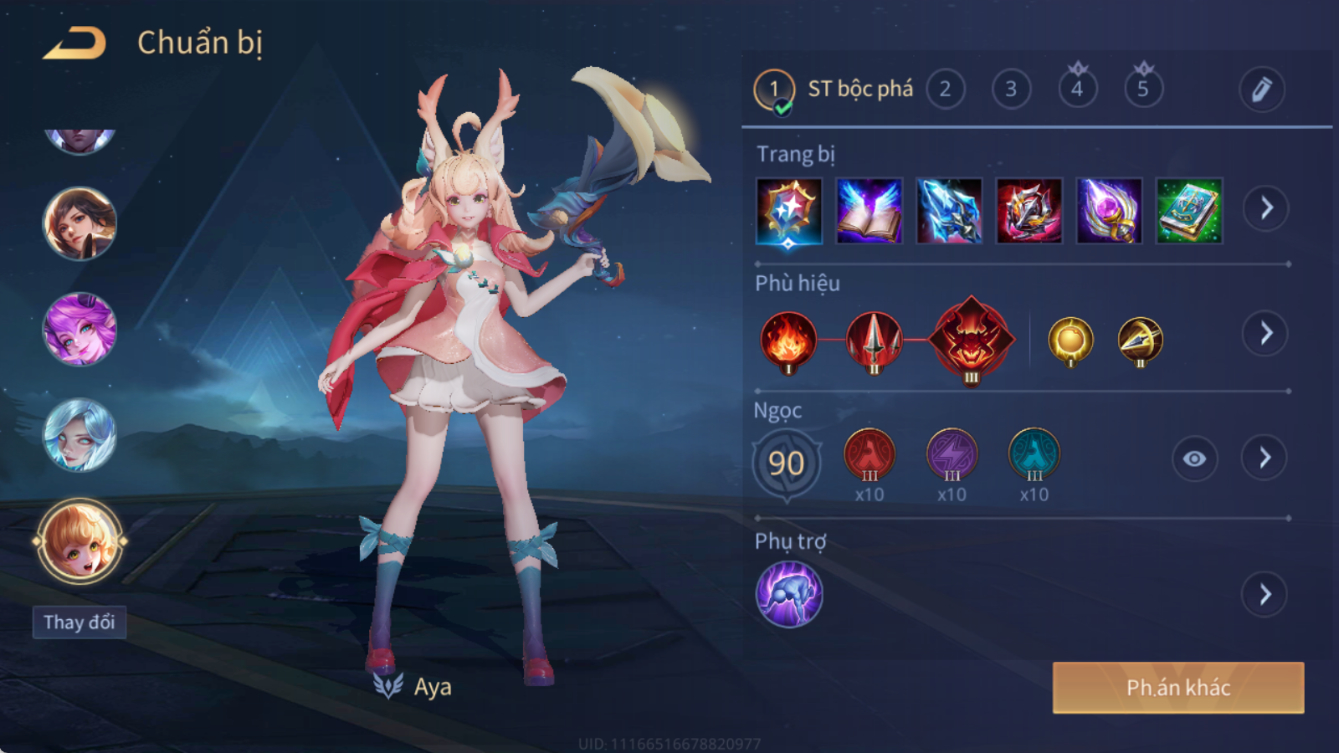Screen dimensions: 1339x753
Task: Open the Phù hiệu badge details arrow
Action: pos(1265,333)
